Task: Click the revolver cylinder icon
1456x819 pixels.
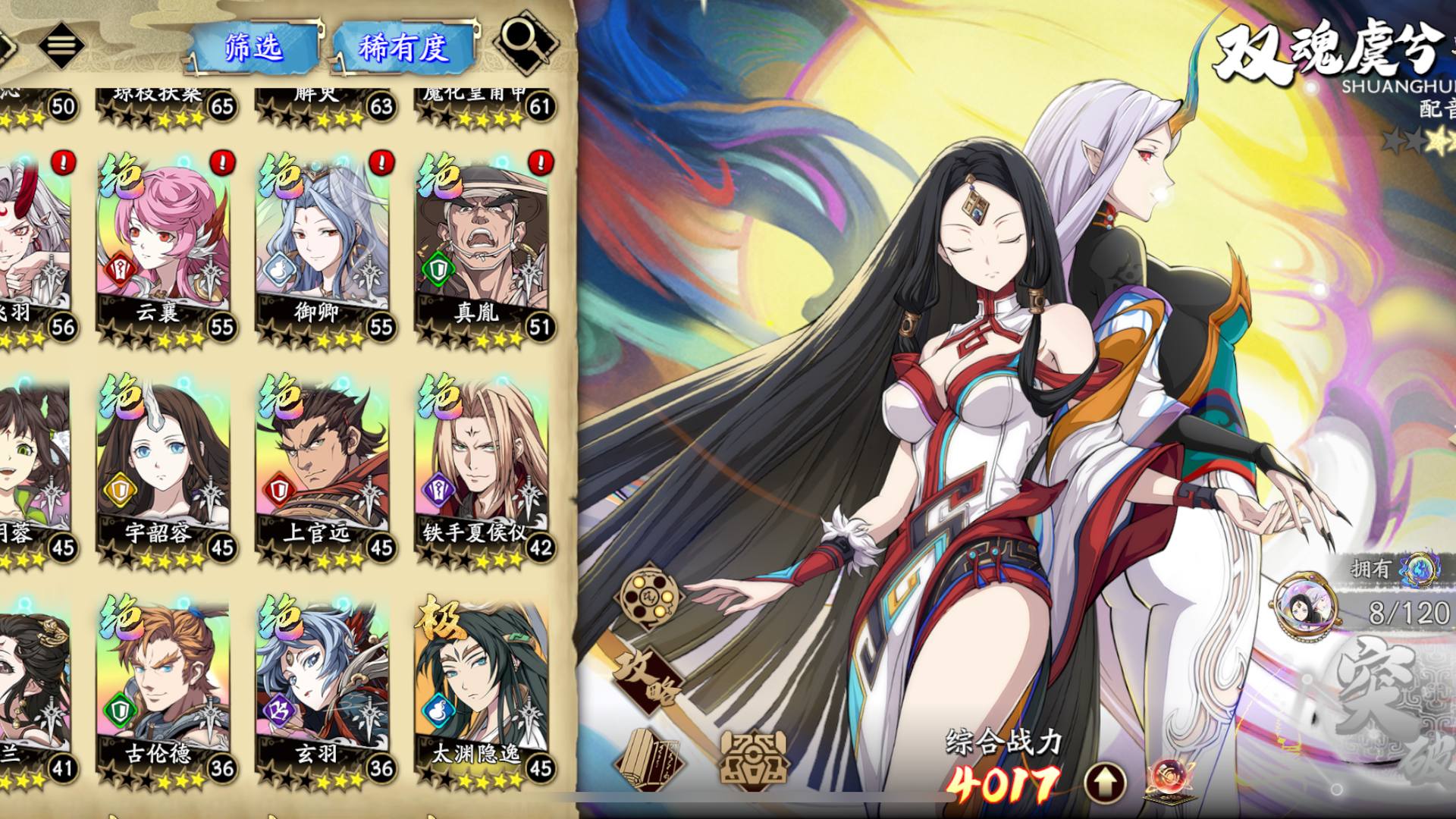Action: (x=647, y=597)
